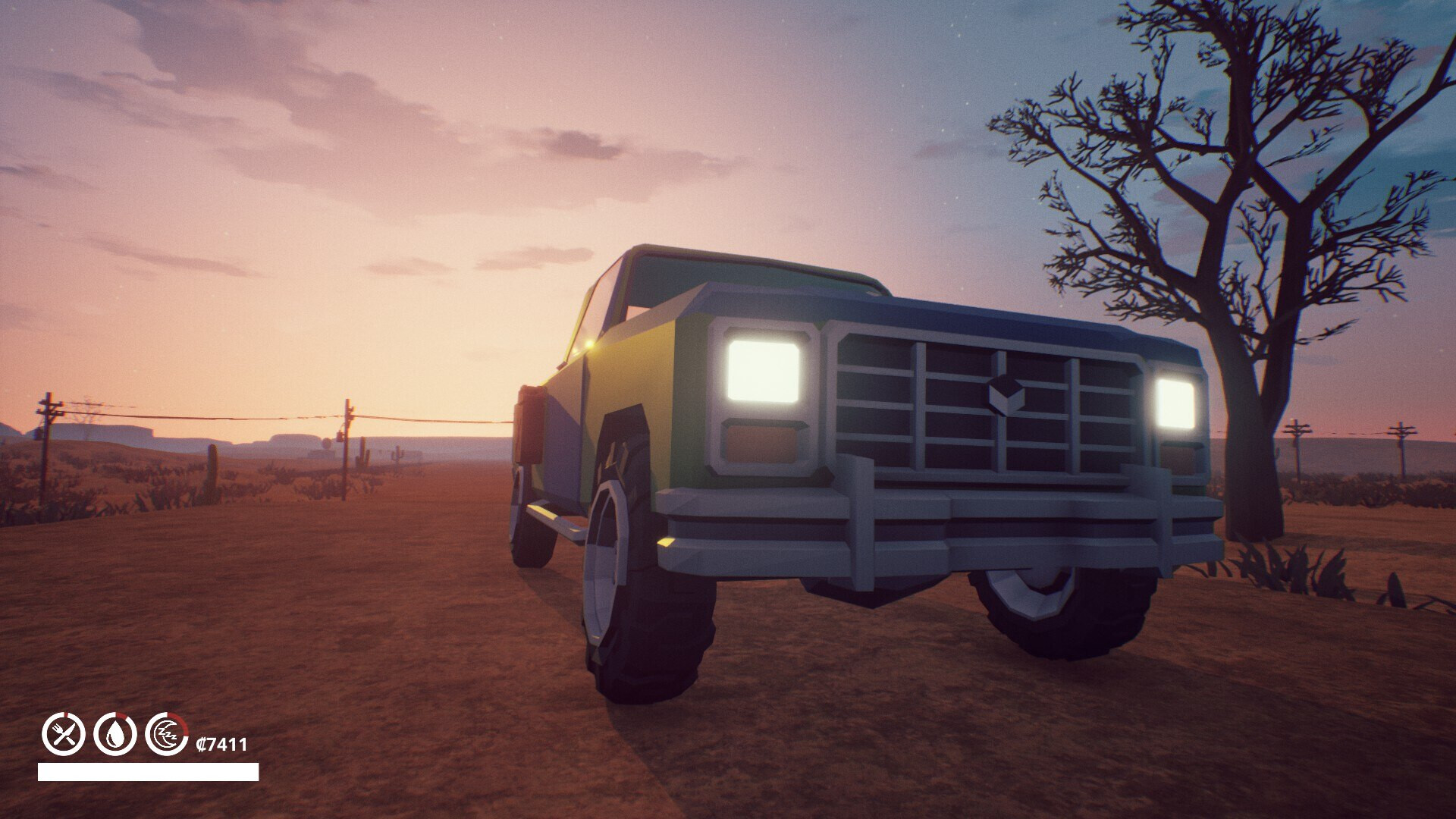The image size is (1456, 819).
Task: Click the white progress bar at bottom left
Action: point(148,772)
